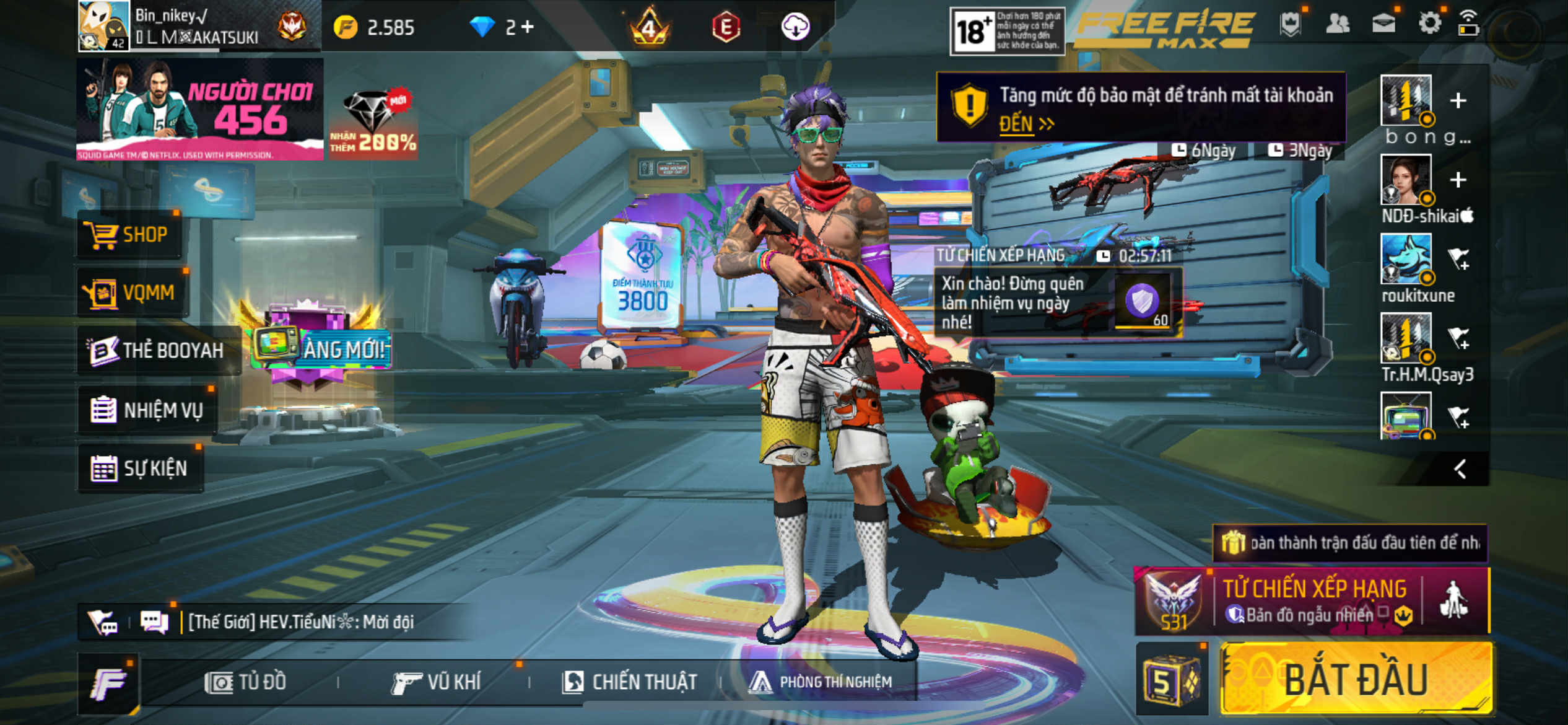
Task: Open THẺ BOOYAH pass
Action: (157, 351)
